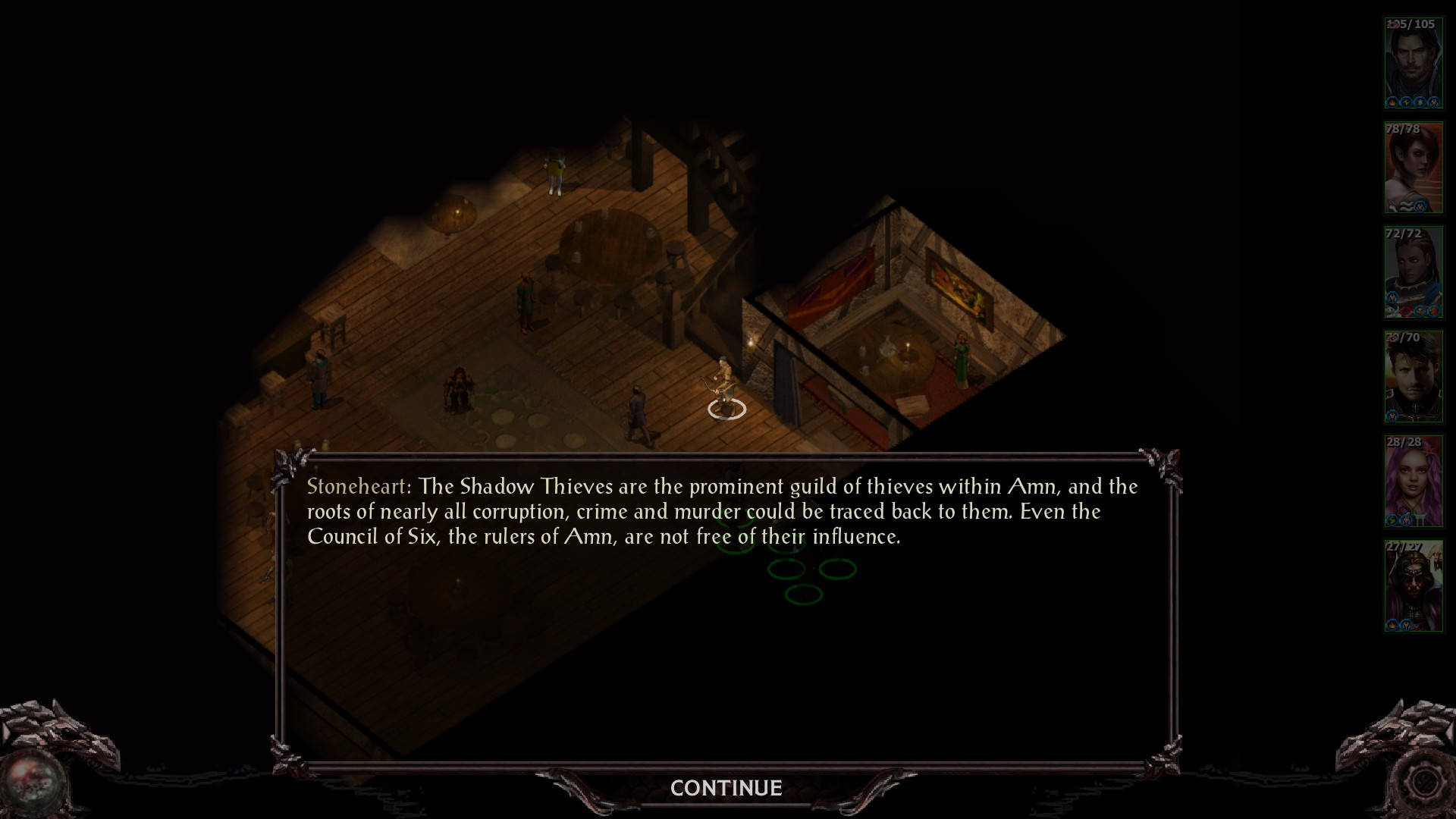Pick the party portrait showing 72/72 health

tap(1413, 272)
